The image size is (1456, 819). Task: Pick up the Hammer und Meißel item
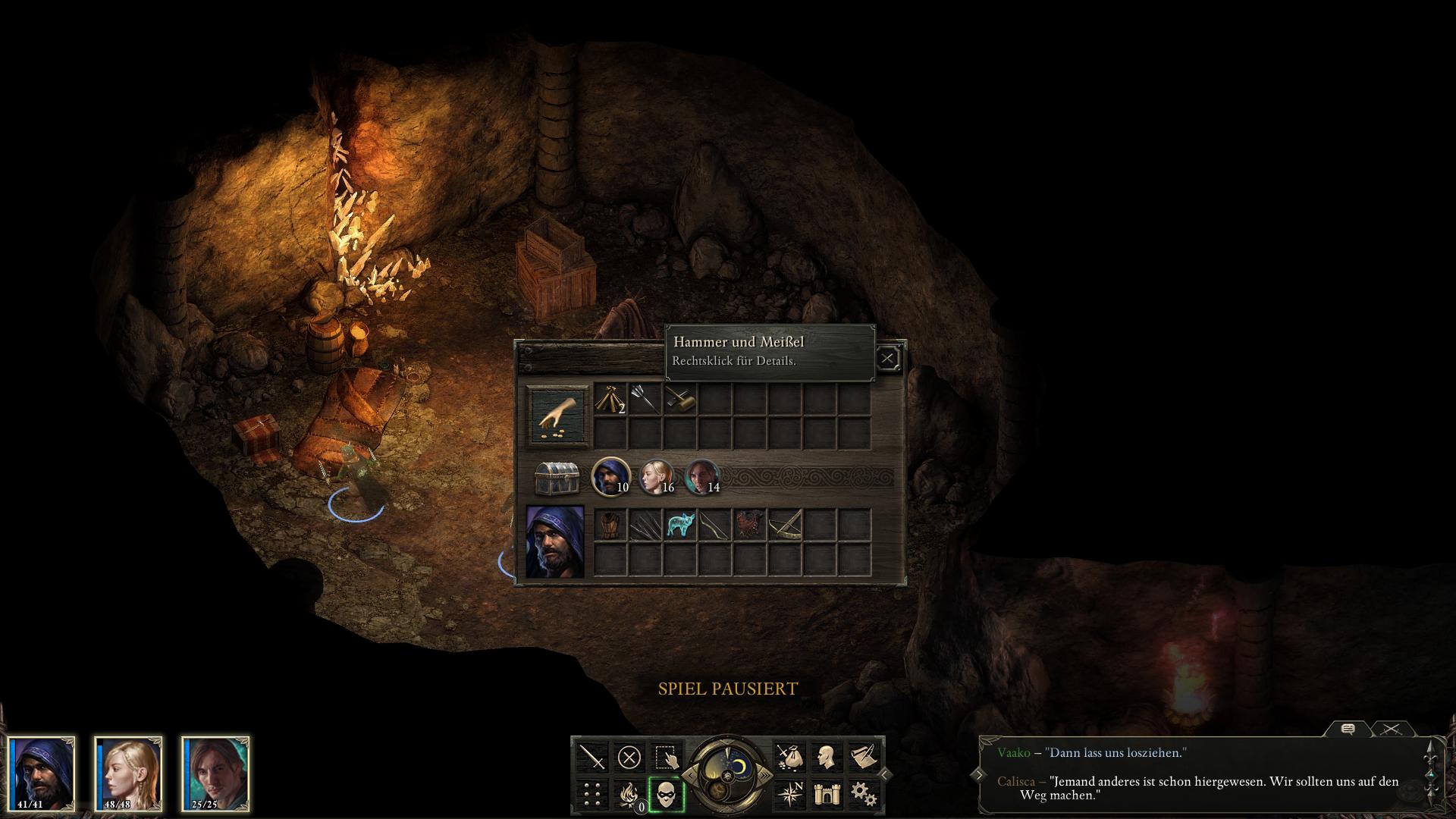tap(679, 399)
